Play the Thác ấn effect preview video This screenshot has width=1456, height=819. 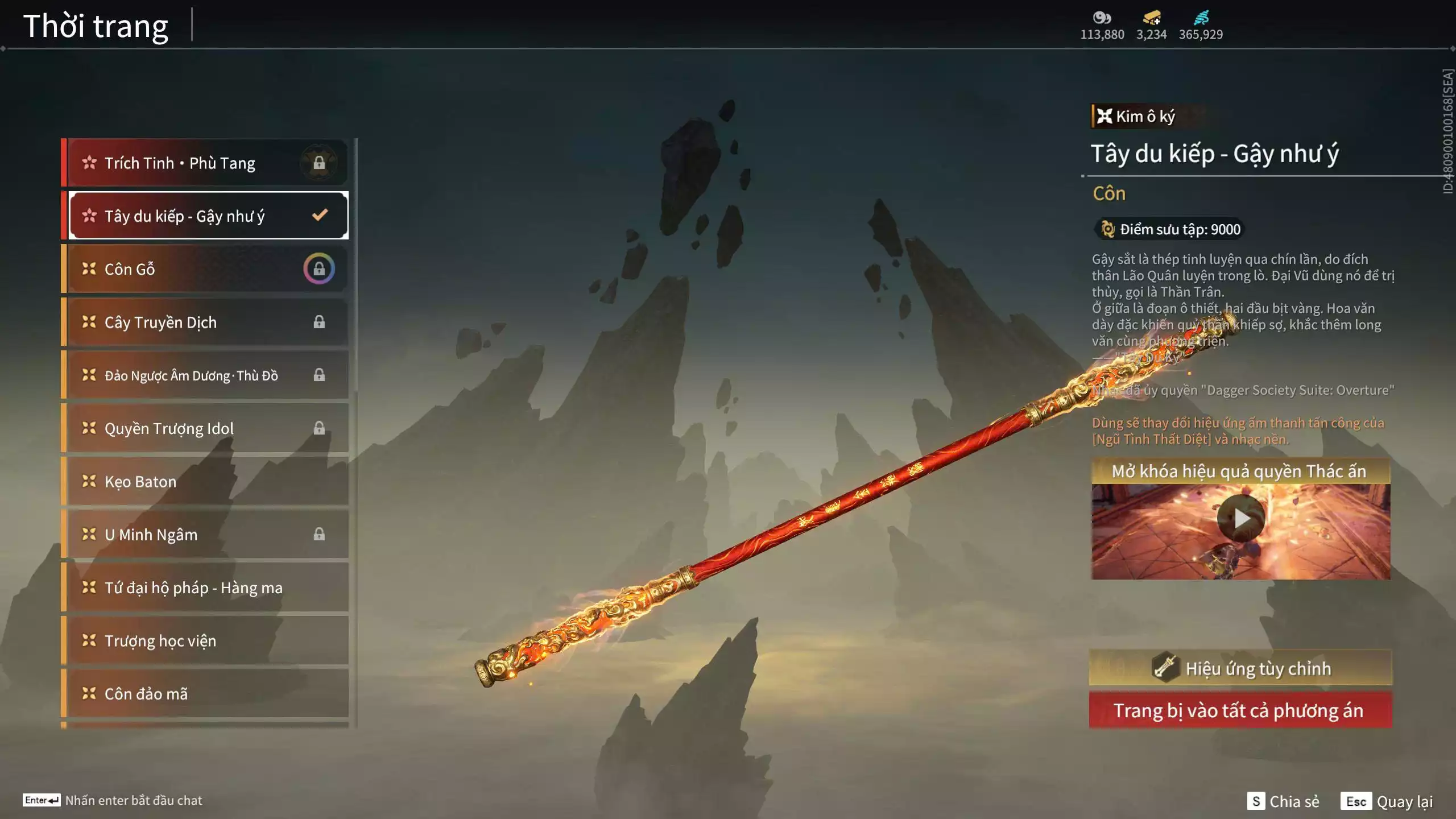[x=1240, y=519]
